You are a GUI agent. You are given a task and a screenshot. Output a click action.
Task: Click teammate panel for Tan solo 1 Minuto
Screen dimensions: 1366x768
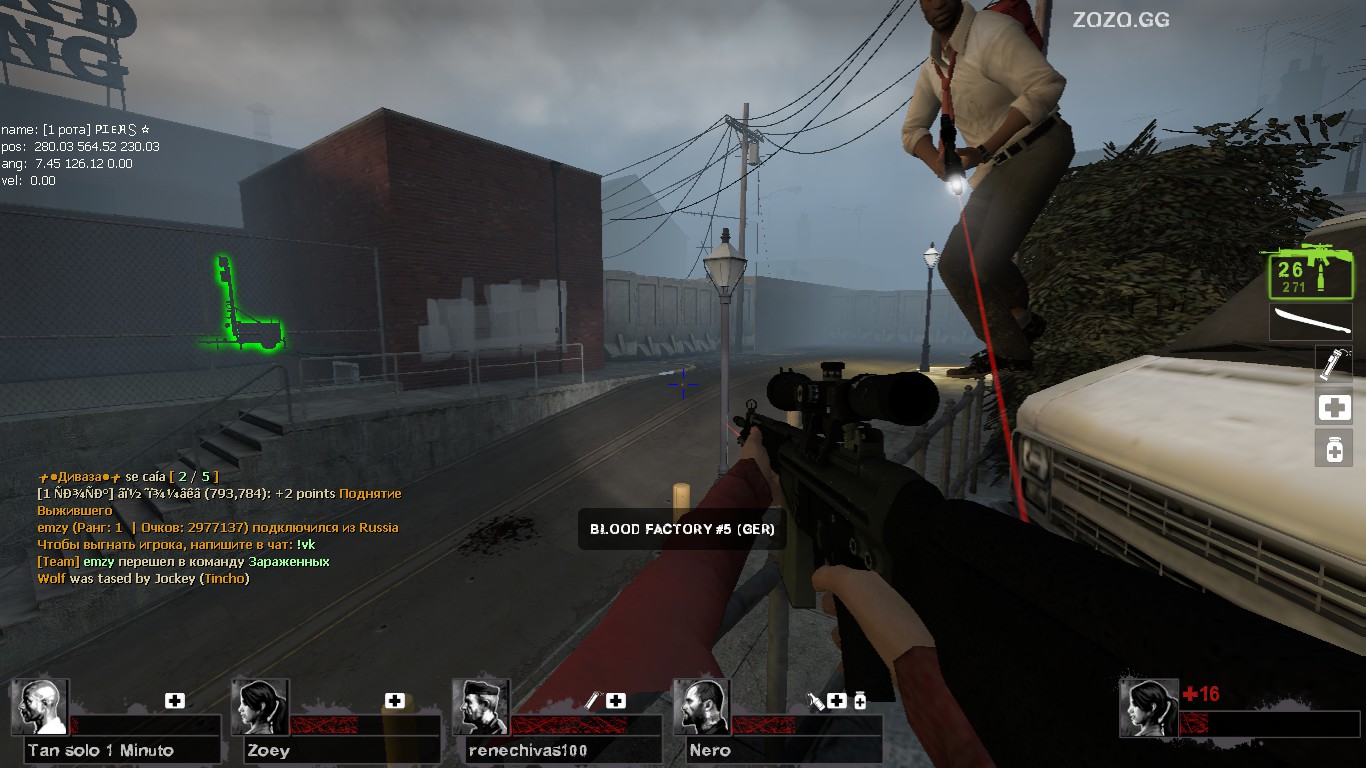pyautogui.click(x=116, y=722)
